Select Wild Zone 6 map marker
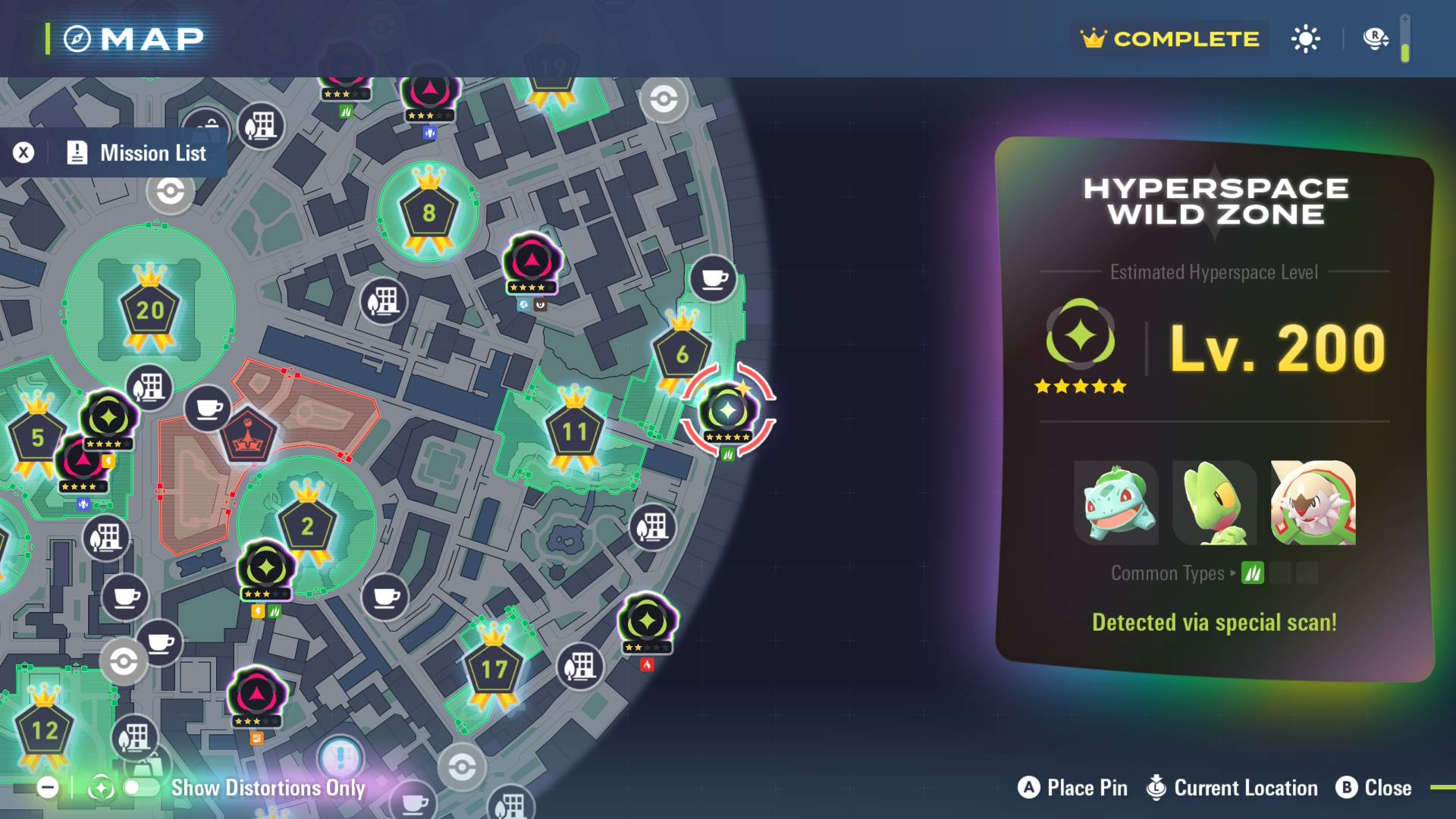The width and height of the screenshot is (1456, 819). pyautogui.click(x=682, y=353)
